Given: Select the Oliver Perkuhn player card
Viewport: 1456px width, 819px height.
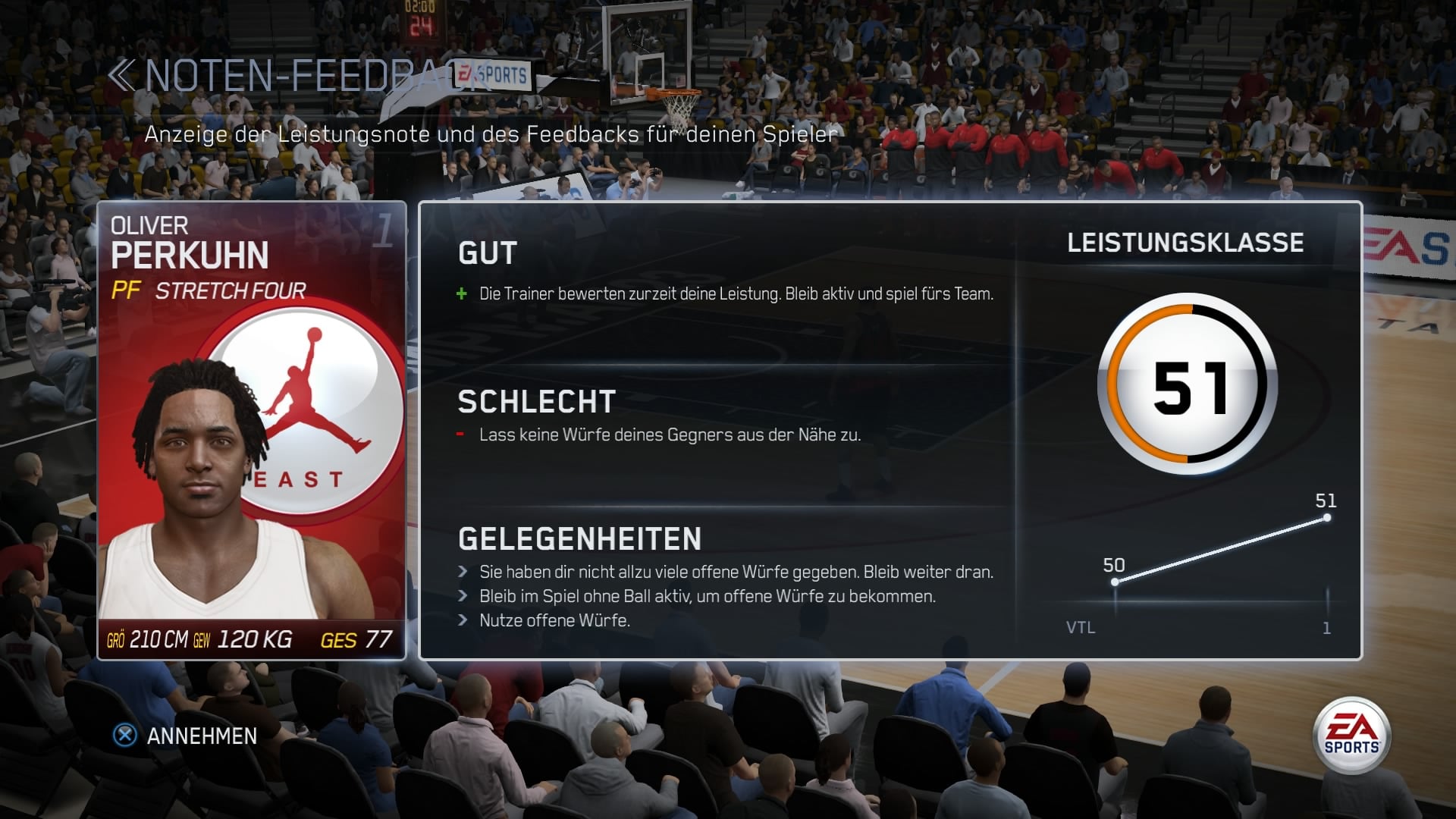Looking at the screenshot, I should 252,430.
